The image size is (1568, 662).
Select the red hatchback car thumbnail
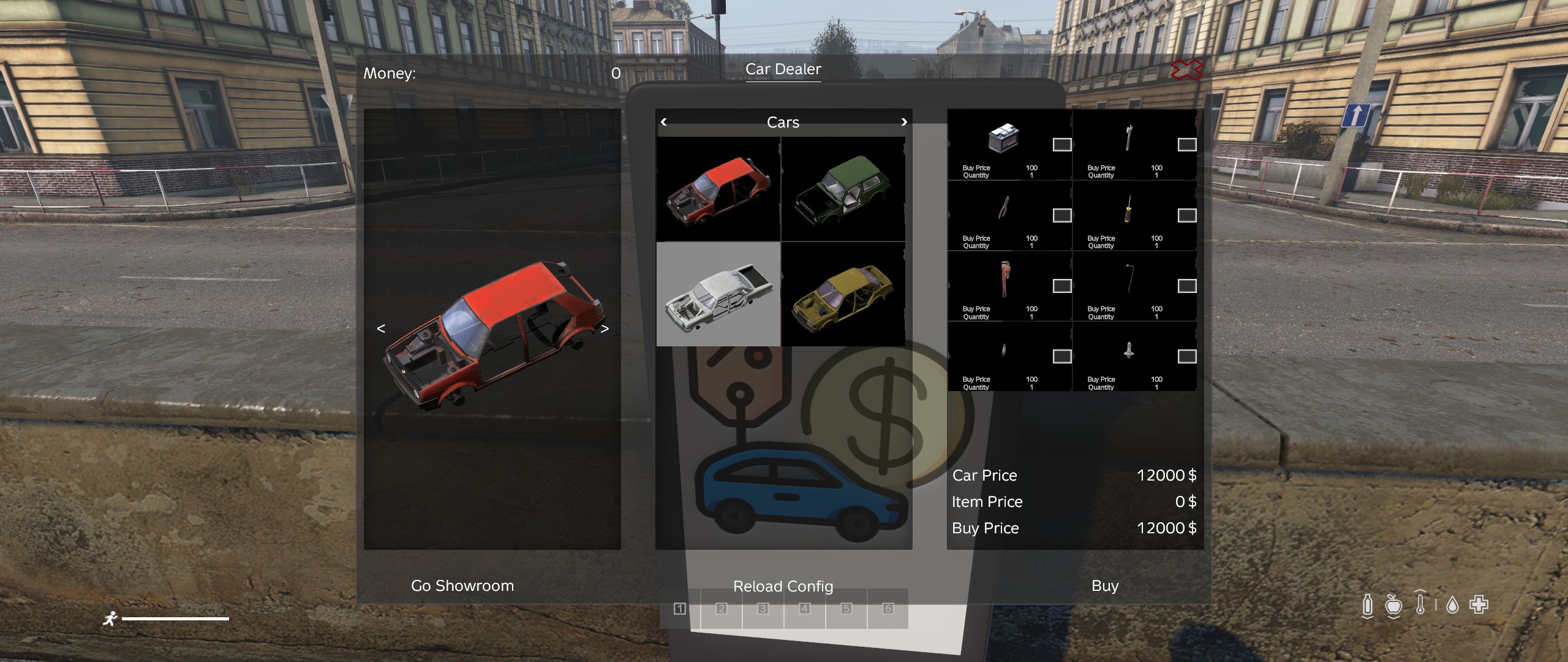(x=718, y=189)
